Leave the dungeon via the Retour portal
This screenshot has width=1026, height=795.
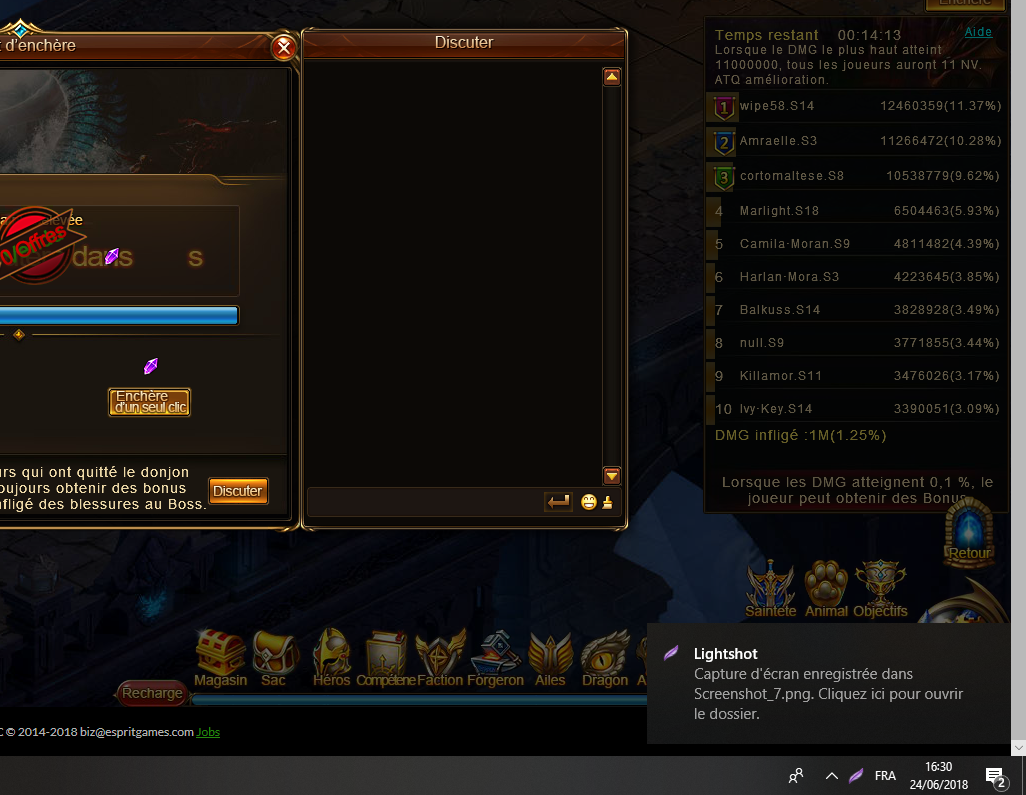point(969,532)
